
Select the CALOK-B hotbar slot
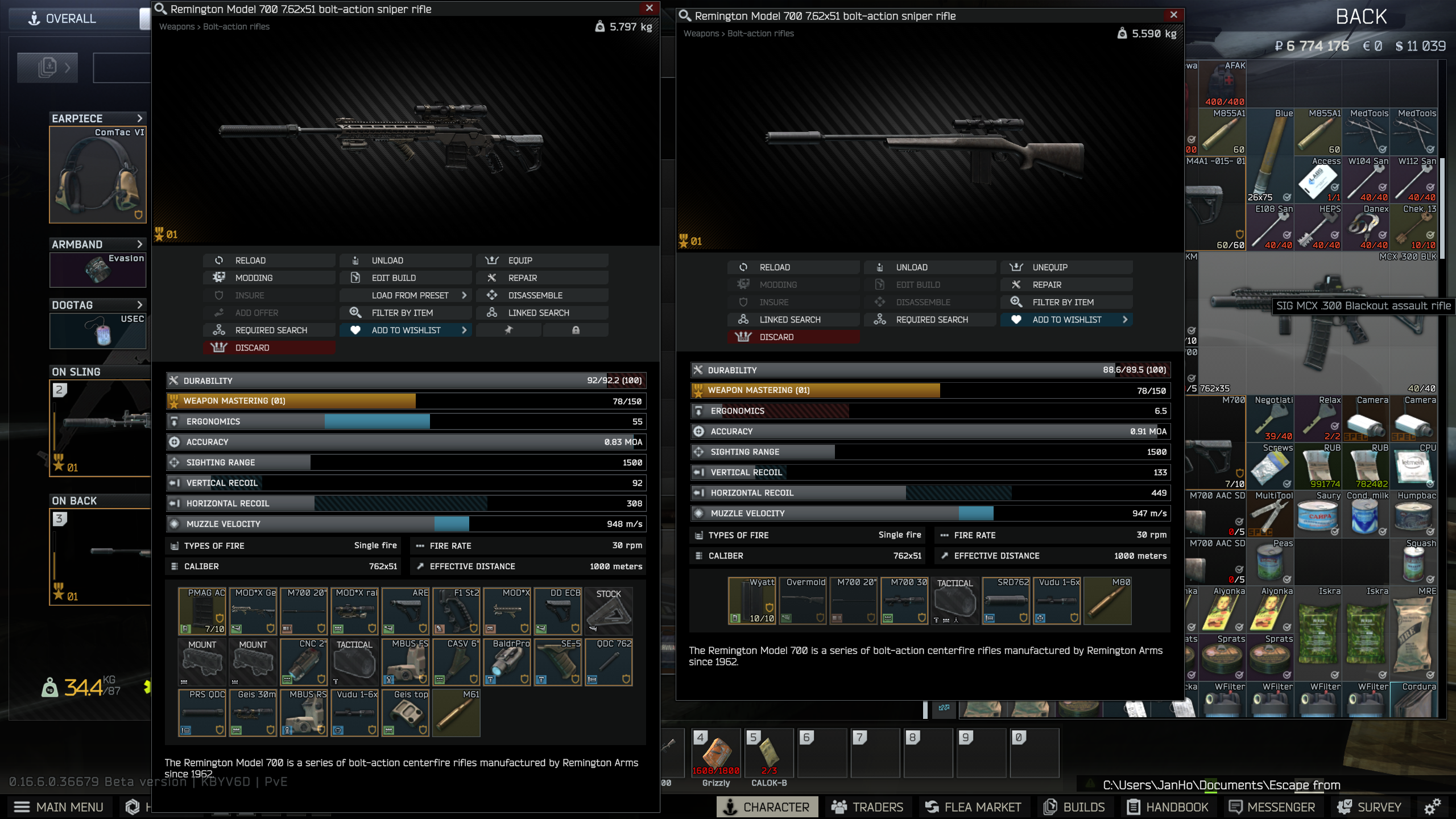coord(769,753)
